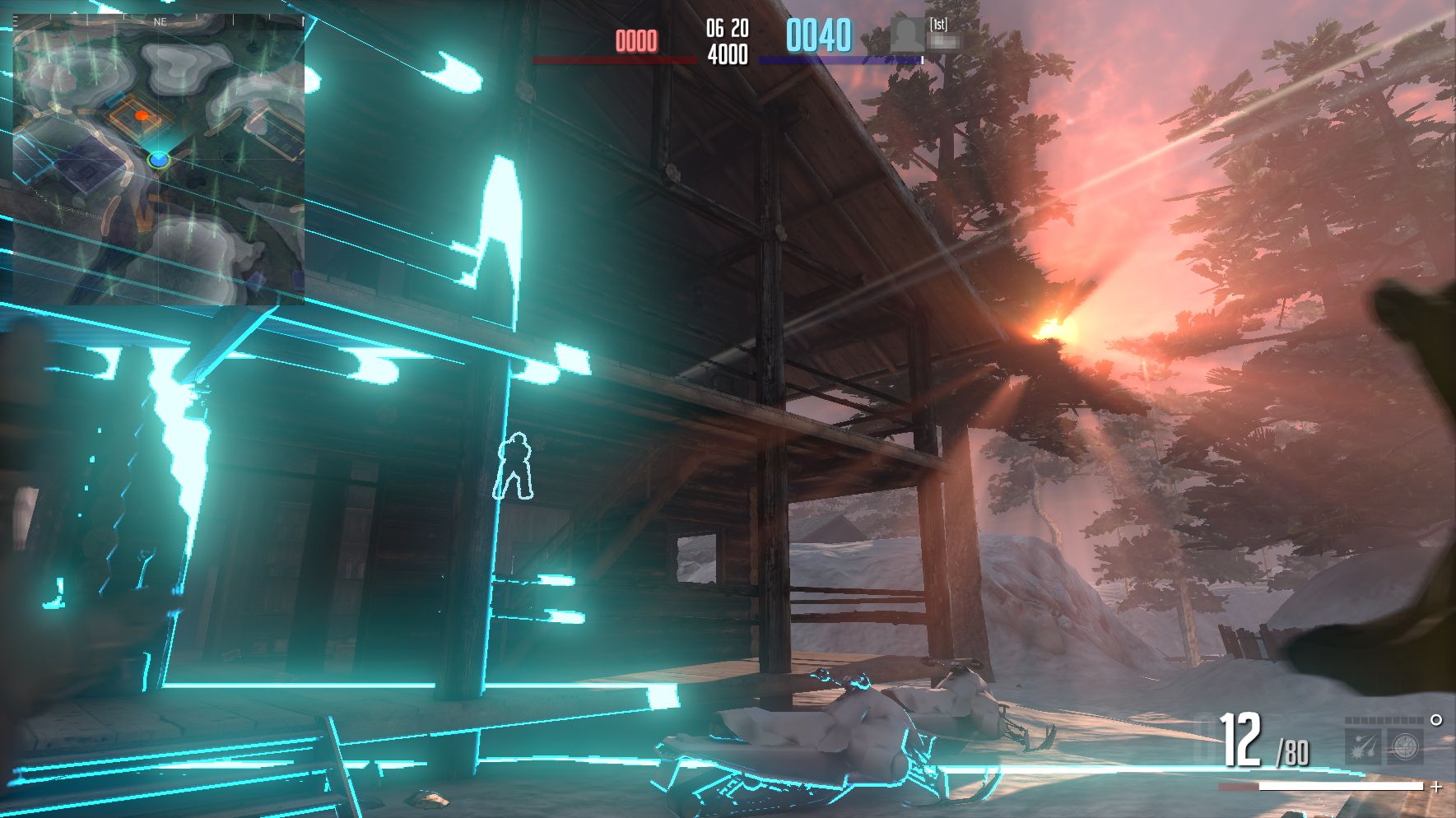
Task: Click the minimap in the corner
Action: (x=159, y=159)
